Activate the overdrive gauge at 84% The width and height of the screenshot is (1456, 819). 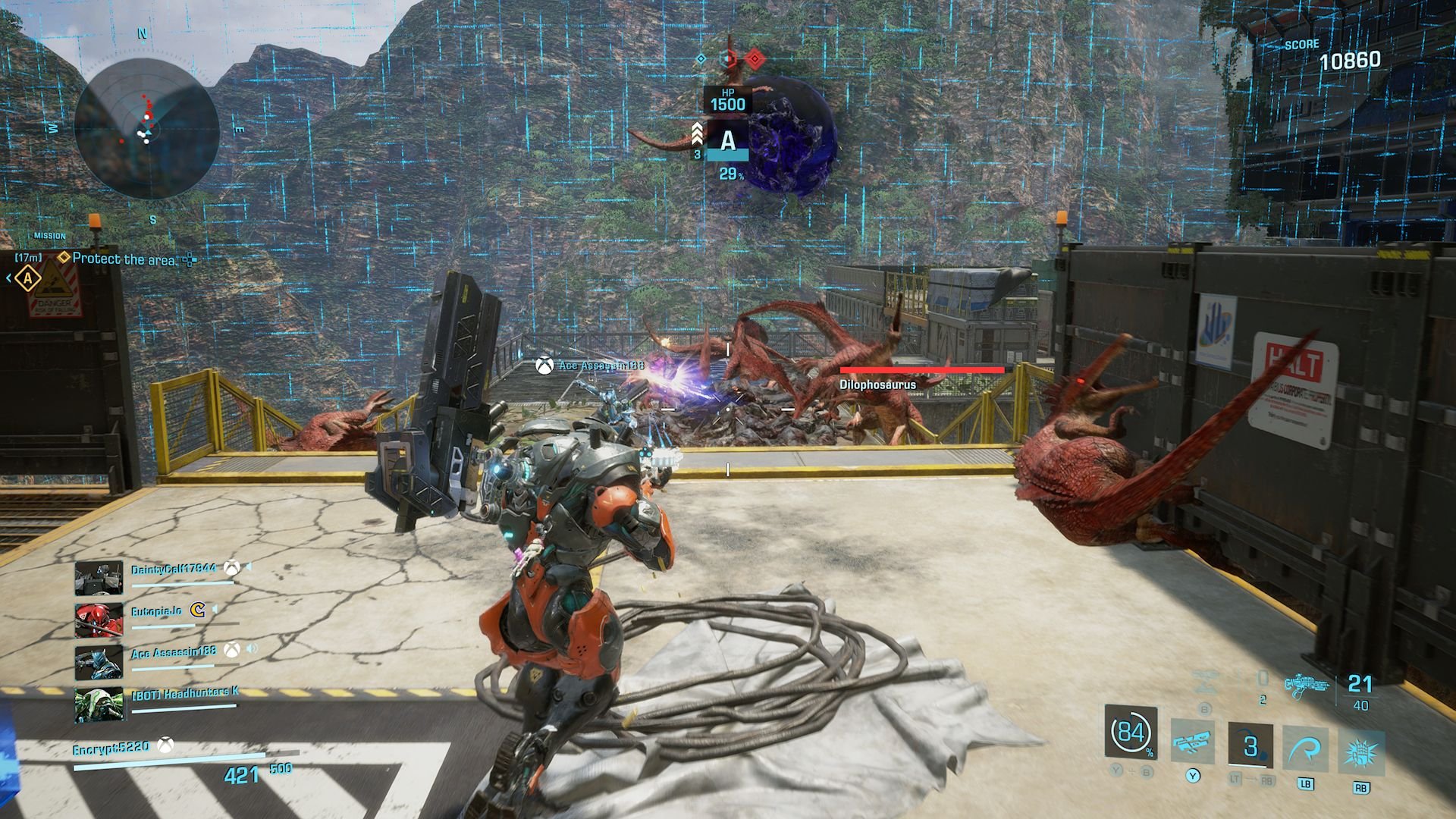(x=1131, y=733)
